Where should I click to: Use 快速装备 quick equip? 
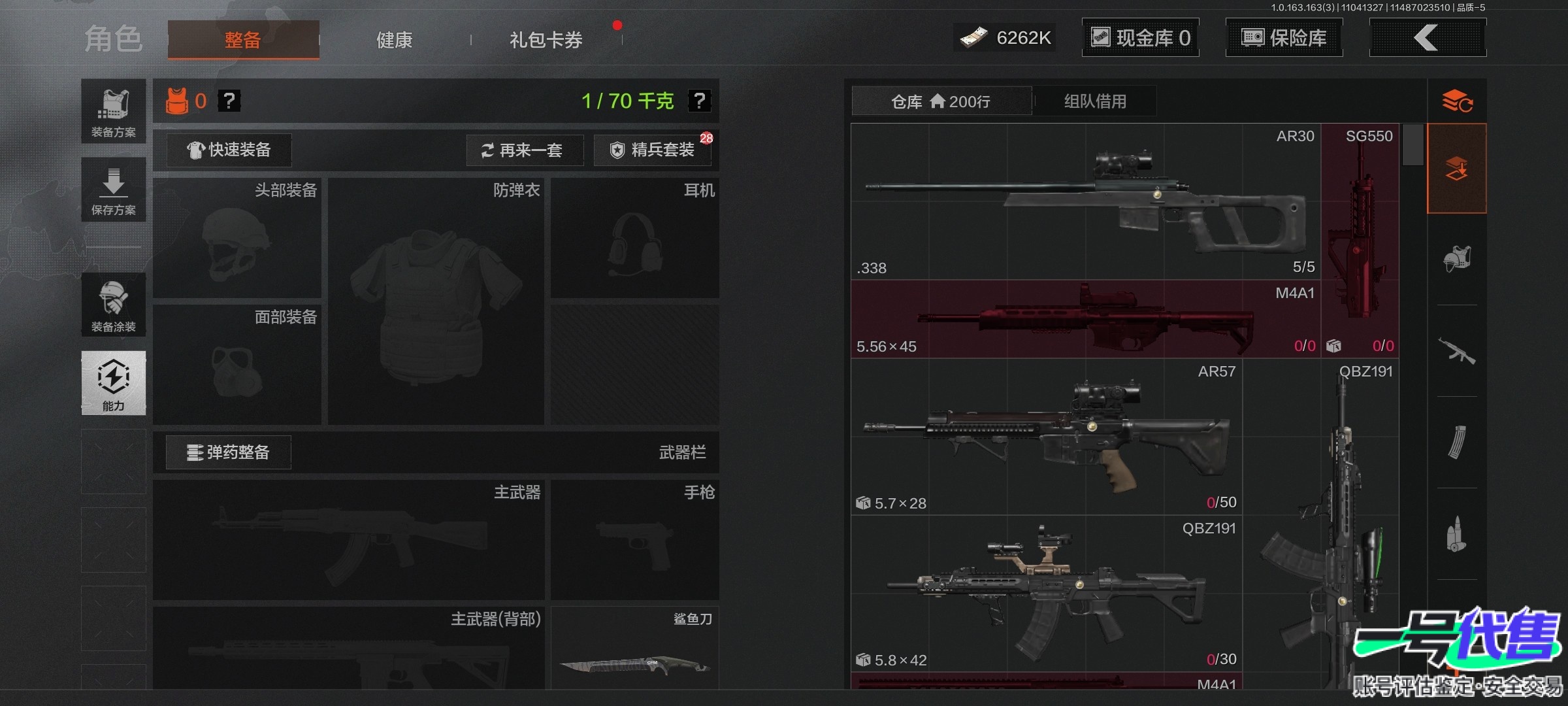coord(229,150)
